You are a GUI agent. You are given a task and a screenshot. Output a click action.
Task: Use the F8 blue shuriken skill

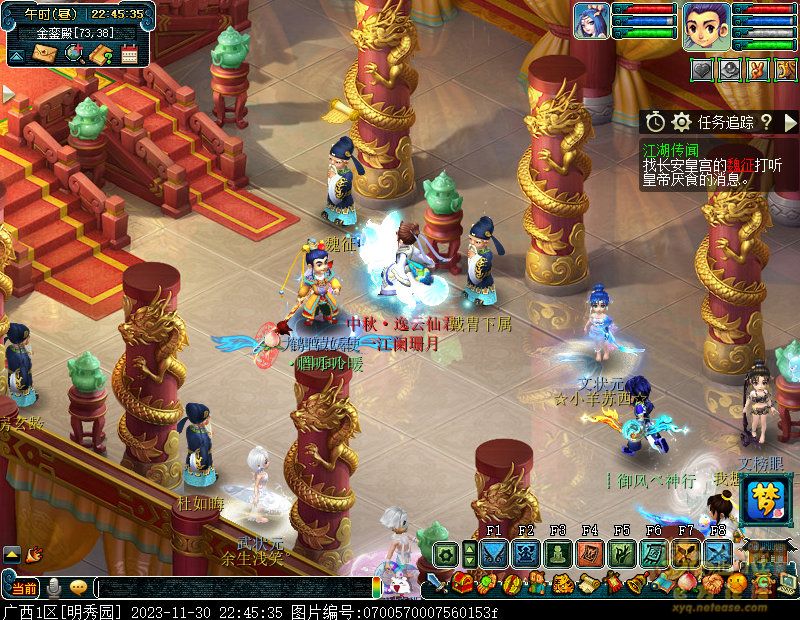click(x=717, y=553)
